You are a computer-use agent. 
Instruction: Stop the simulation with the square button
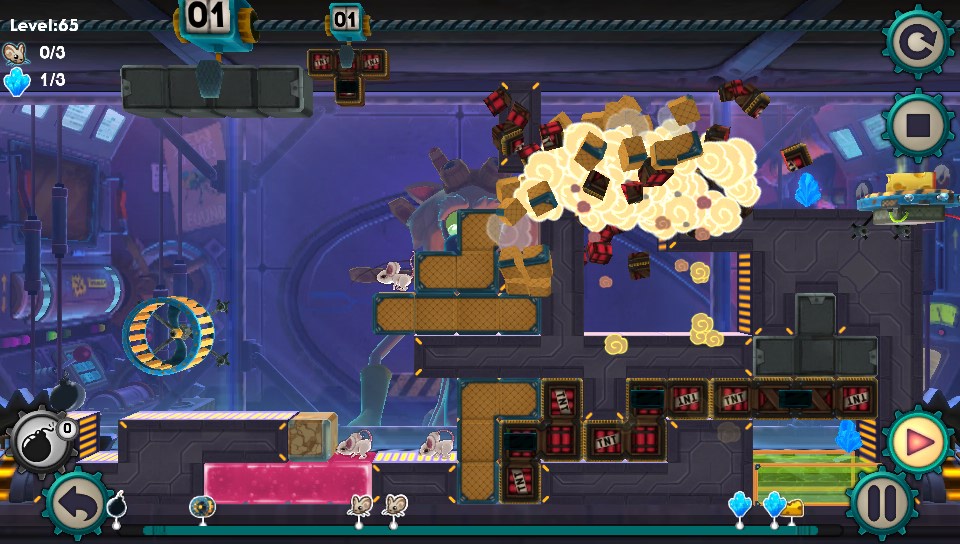916,126
